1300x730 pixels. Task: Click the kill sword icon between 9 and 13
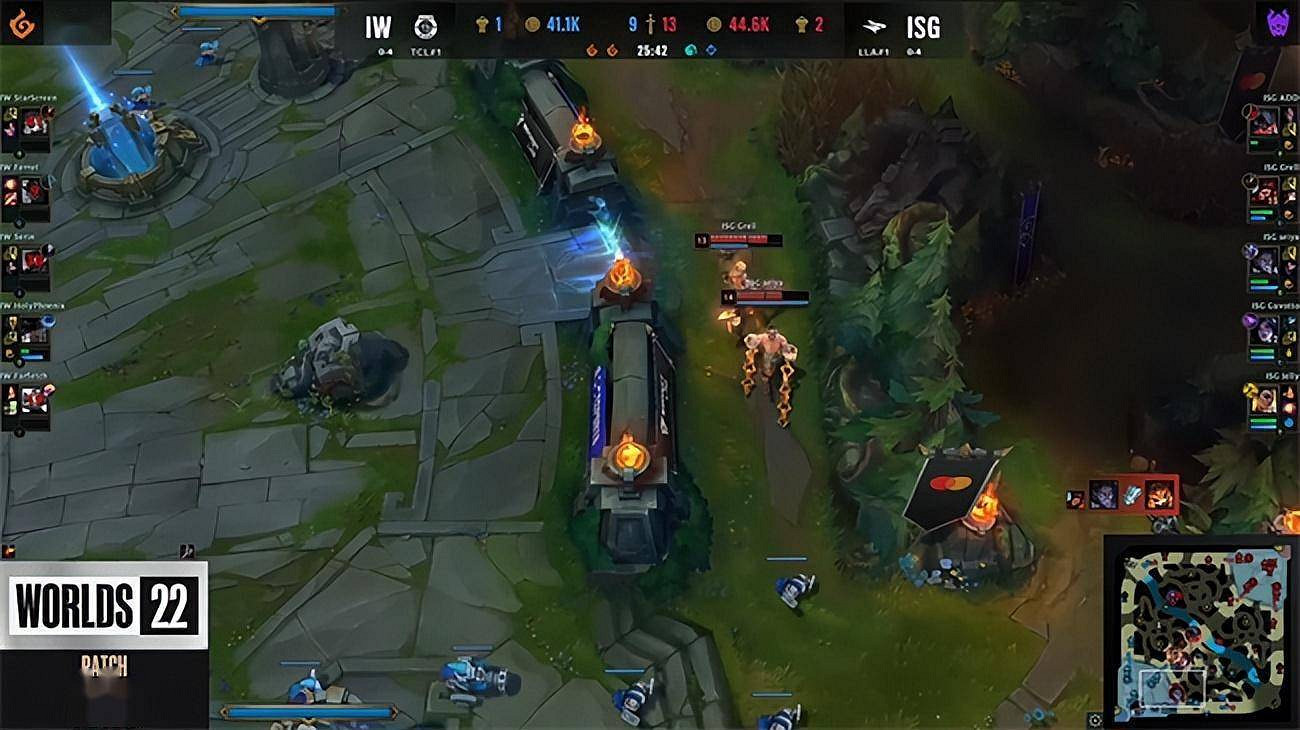(650, 23)
